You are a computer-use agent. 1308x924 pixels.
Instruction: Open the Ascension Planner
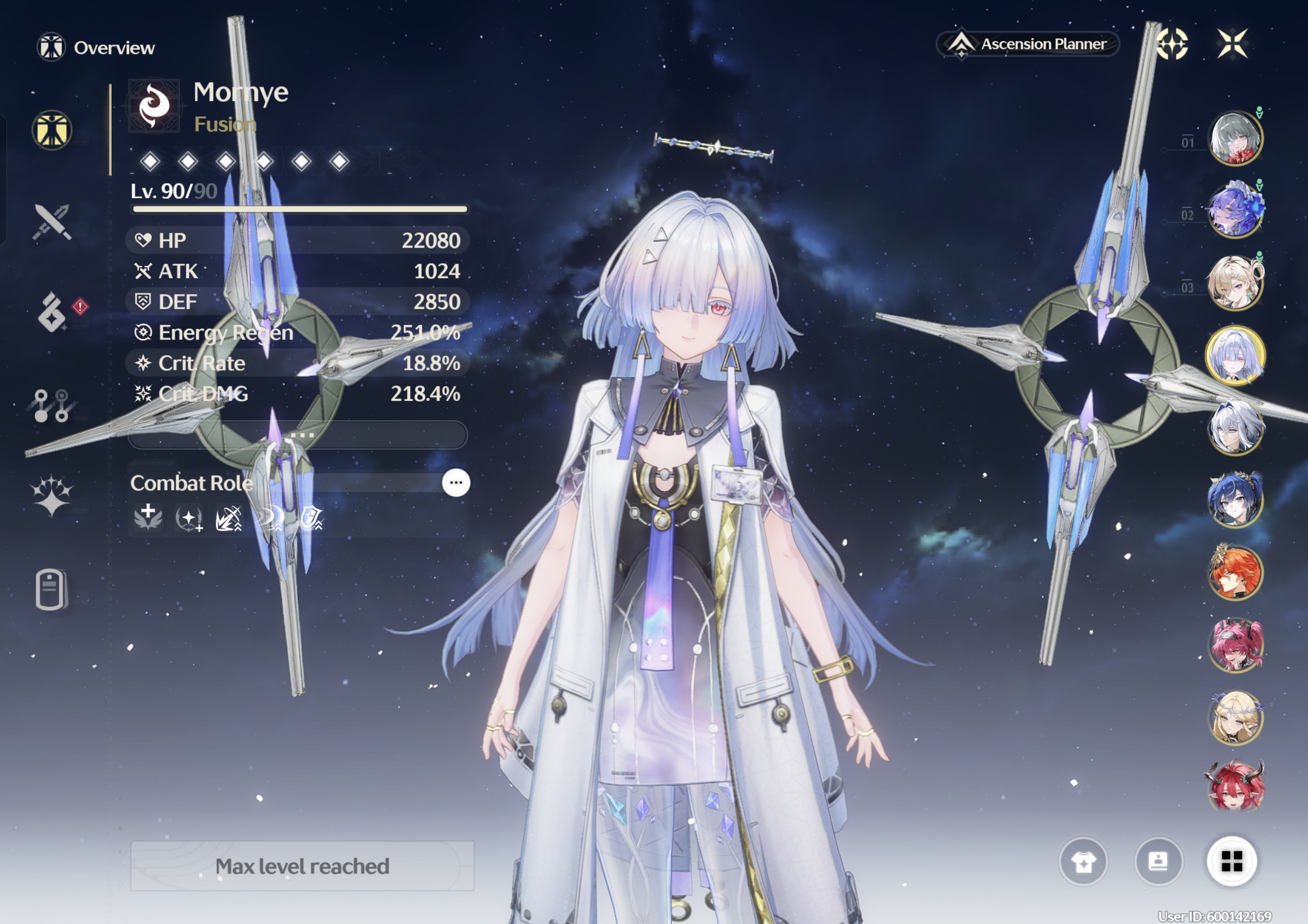[x=1028, y=44]
